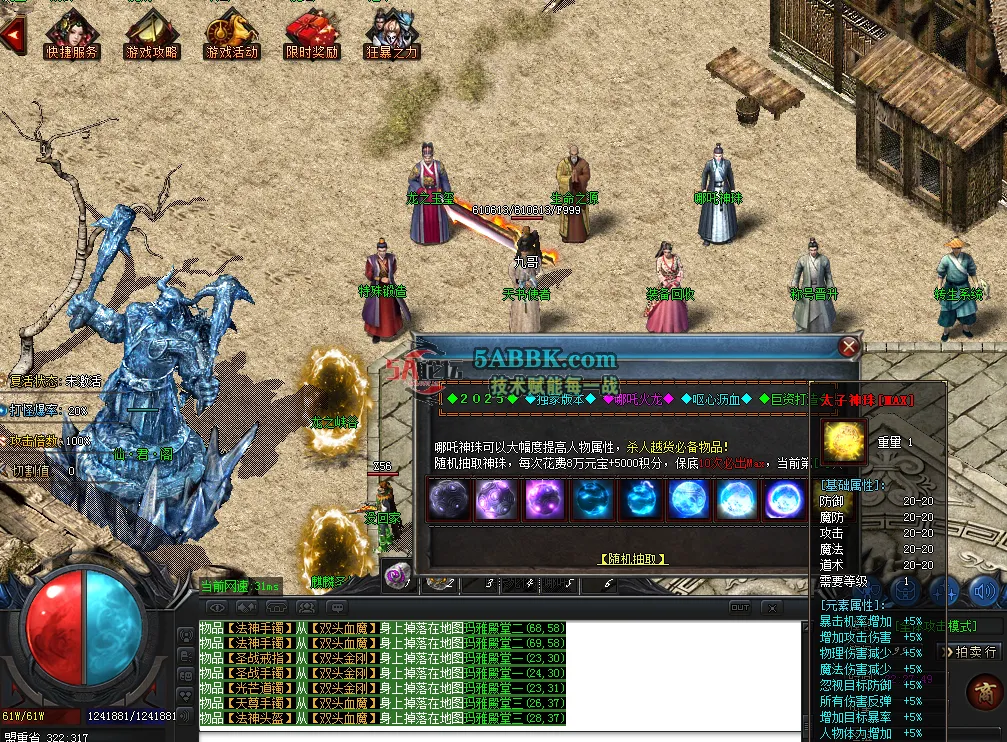Screen dimensions: 1007x742
Task: Collapse the top menu with red arrow
Action: [x=13, y=34]
